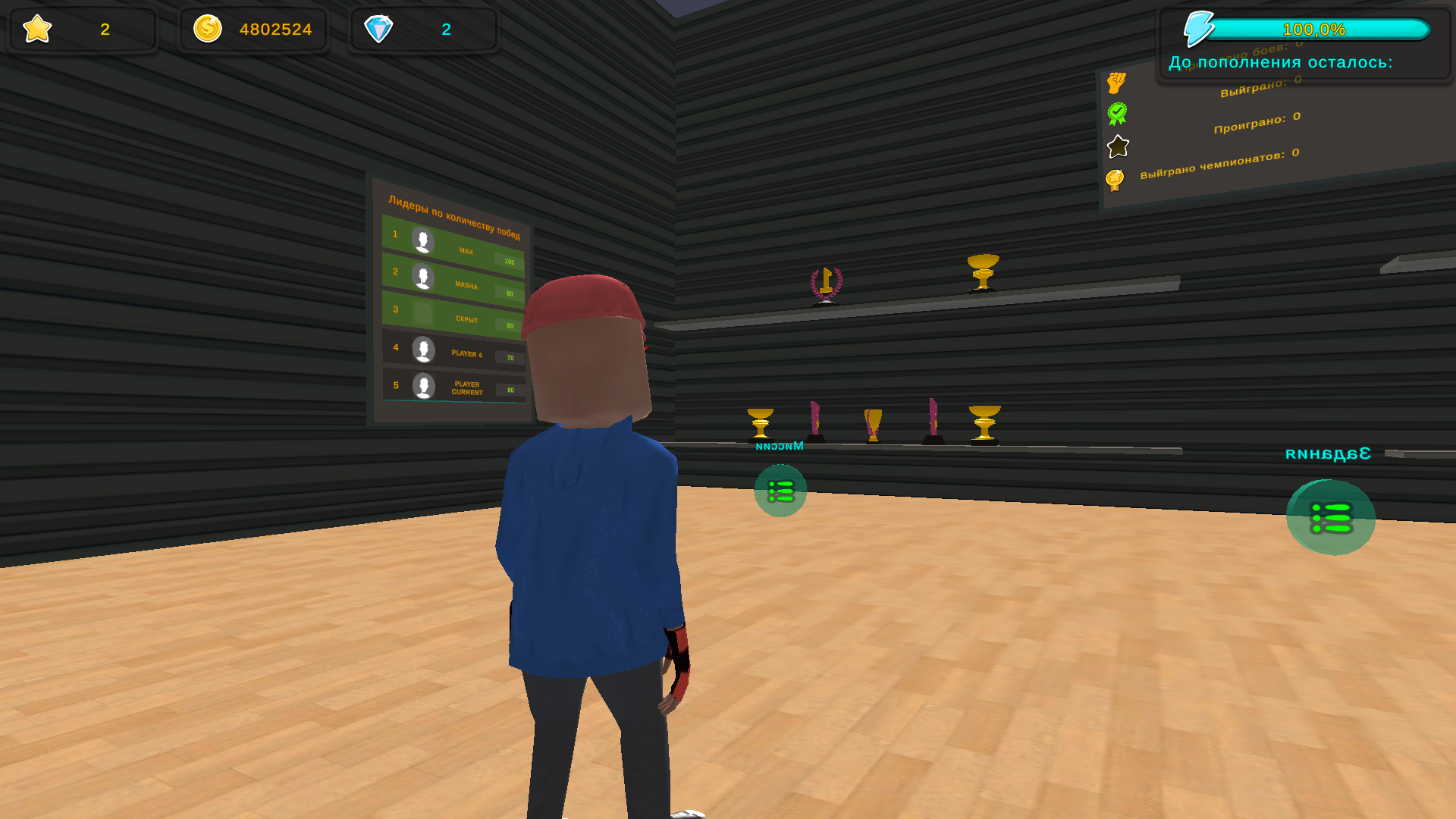Tap the yellow star counter icon
Image resolution: width=1456 pixels, height=819 pixels.
(x=36, y=30)
